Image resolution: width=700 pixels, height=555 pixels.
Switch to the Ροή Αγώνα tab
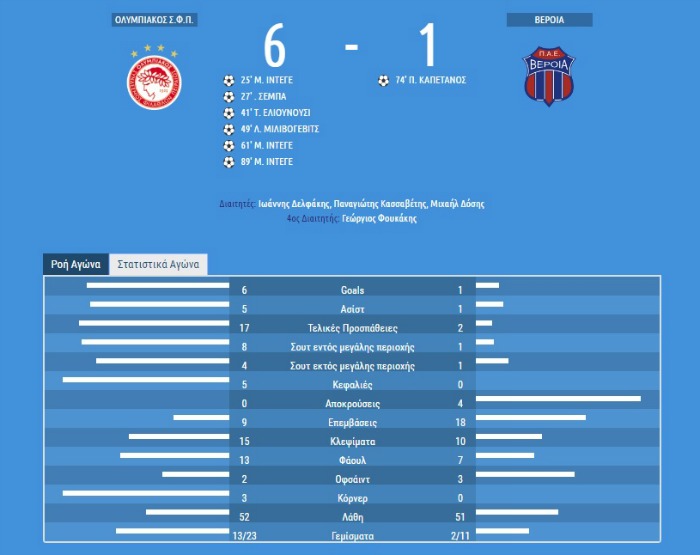tap(75, 265)
